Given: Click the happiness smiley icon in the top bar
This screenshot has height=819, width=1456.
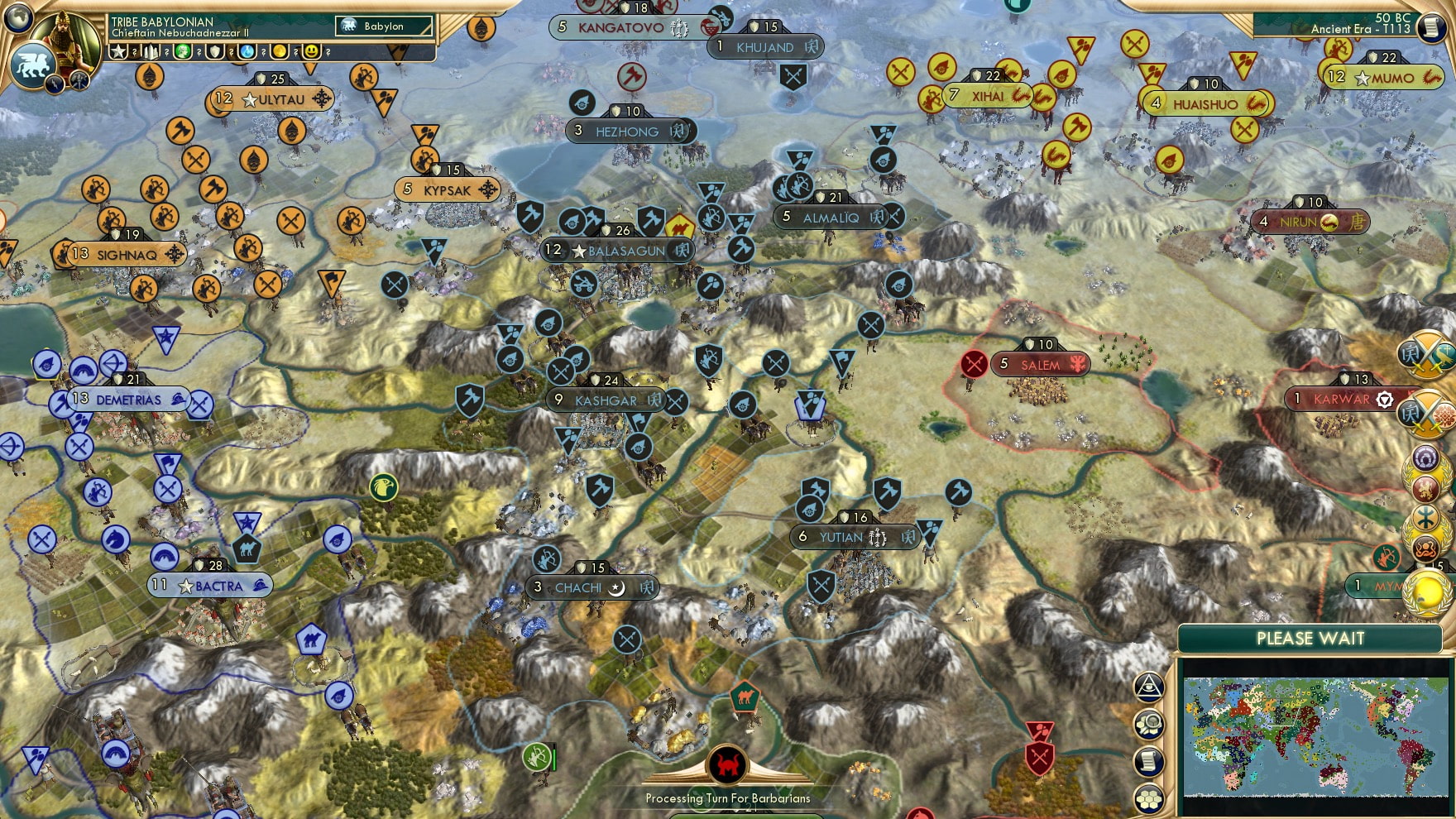Looking at the screenshot, I should 313,52.
